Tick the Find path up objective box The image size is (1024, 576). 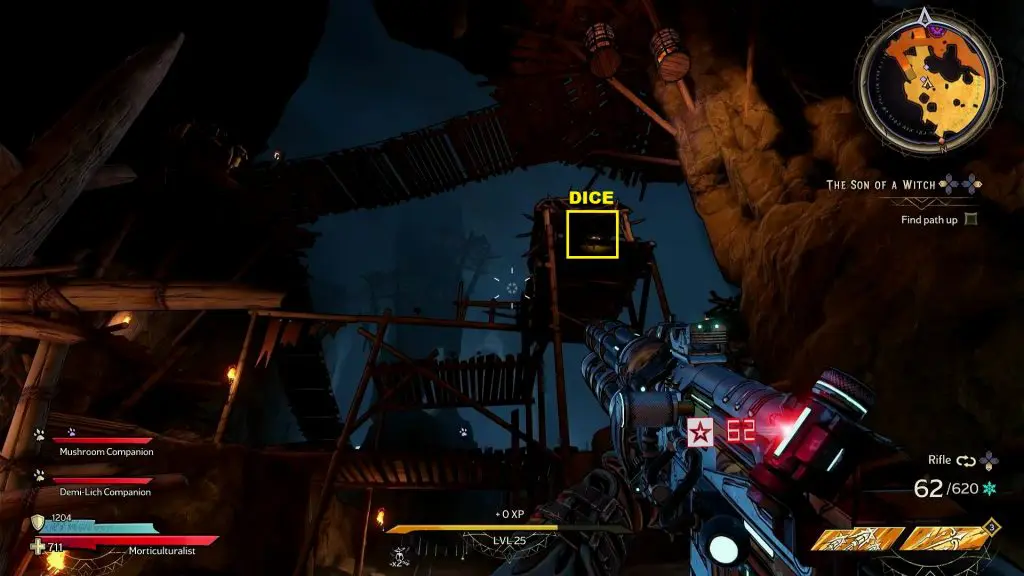(969, 219)
